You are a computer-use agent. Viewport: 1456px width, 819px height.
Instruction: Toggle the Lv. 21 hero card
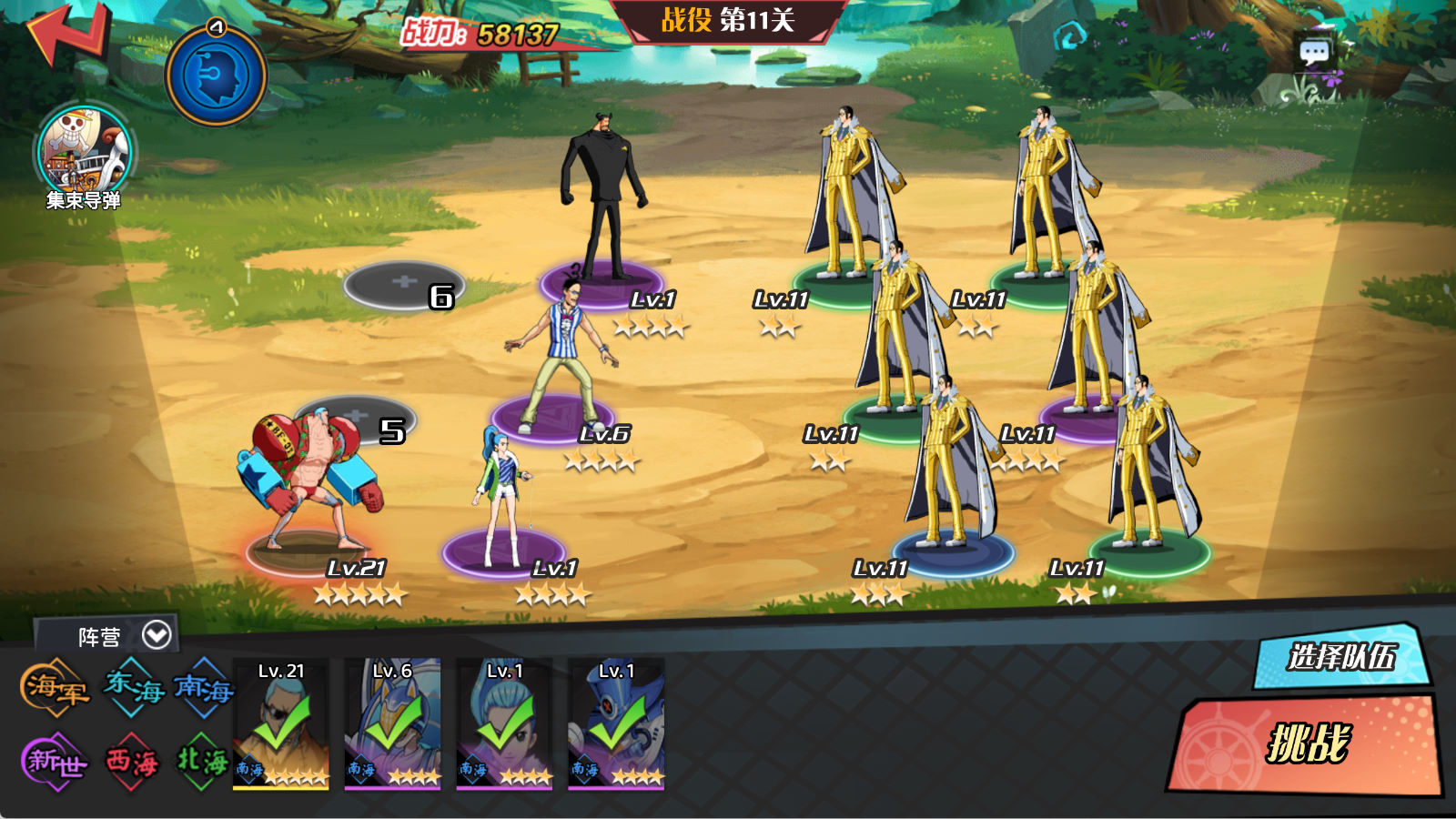pyautogui.click(x=281, y=723)
